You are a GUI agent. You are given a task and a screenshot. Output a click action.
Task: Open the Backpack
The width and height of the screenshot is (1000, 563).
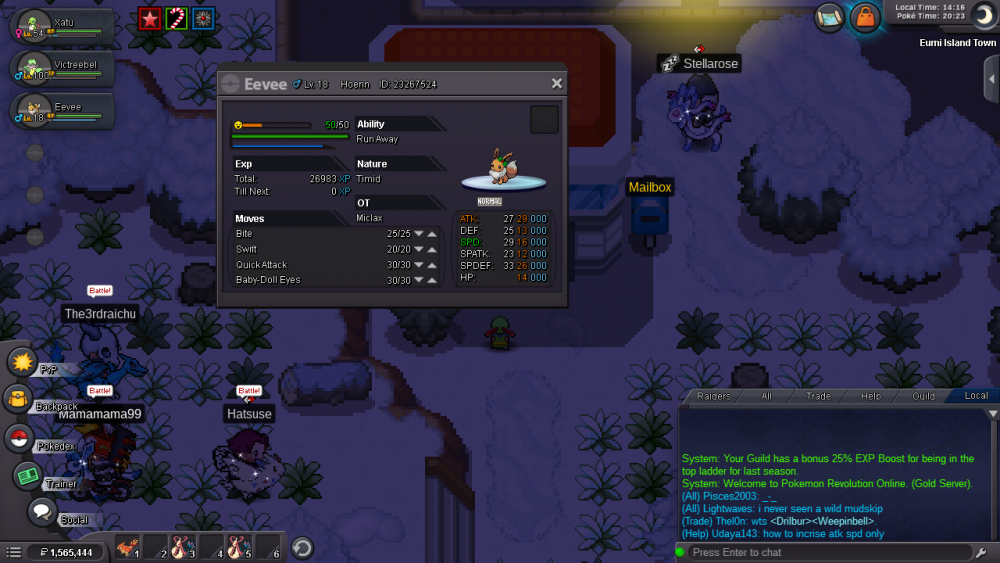(x=18, y=399)
